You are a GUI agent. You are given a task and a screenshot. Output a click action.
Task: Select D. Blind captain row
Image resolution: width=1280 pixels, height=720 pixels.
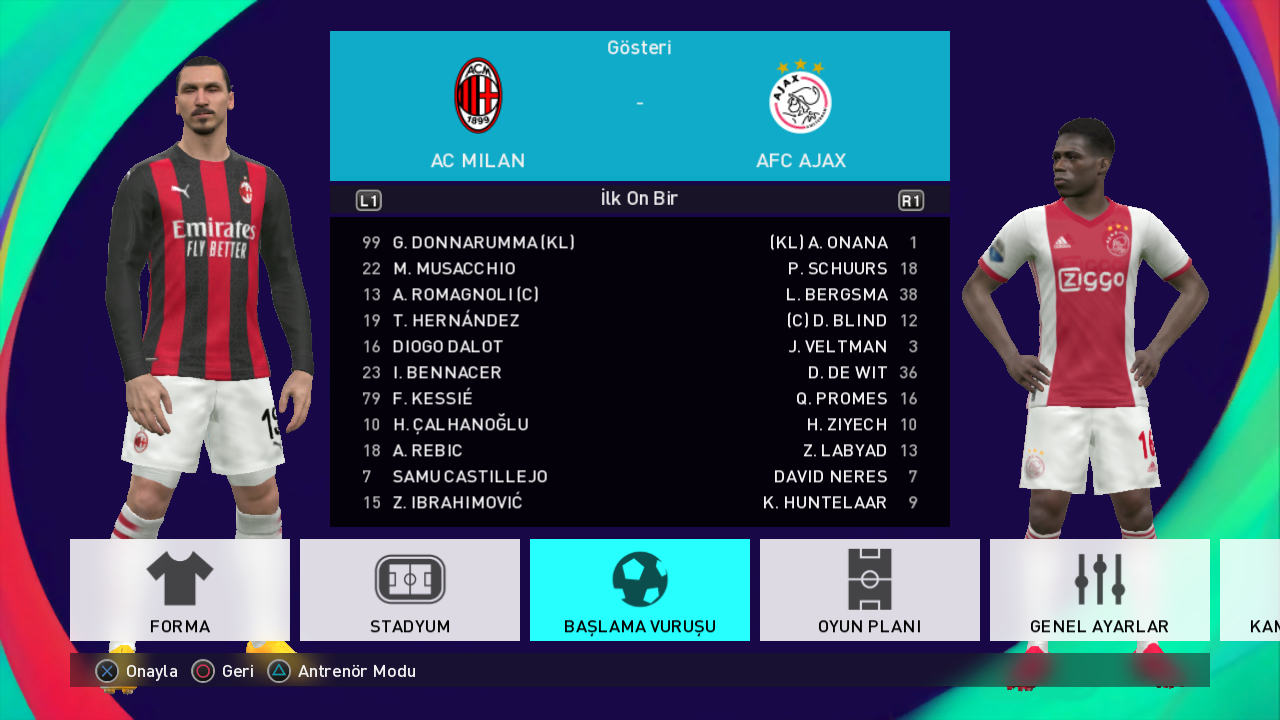(837, 321)
